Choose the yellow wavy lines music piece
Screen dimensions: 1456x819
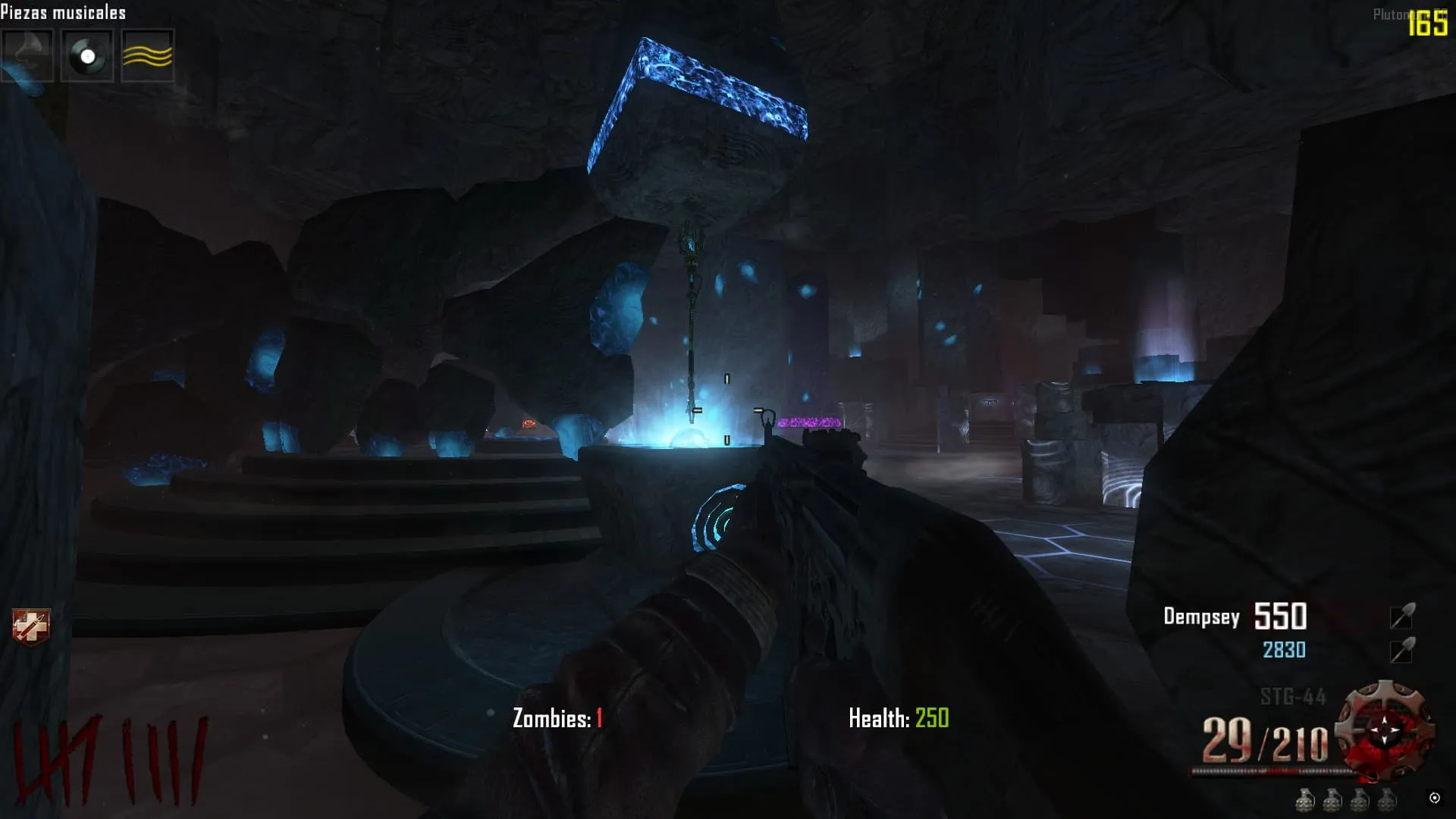tap(147, 55)
